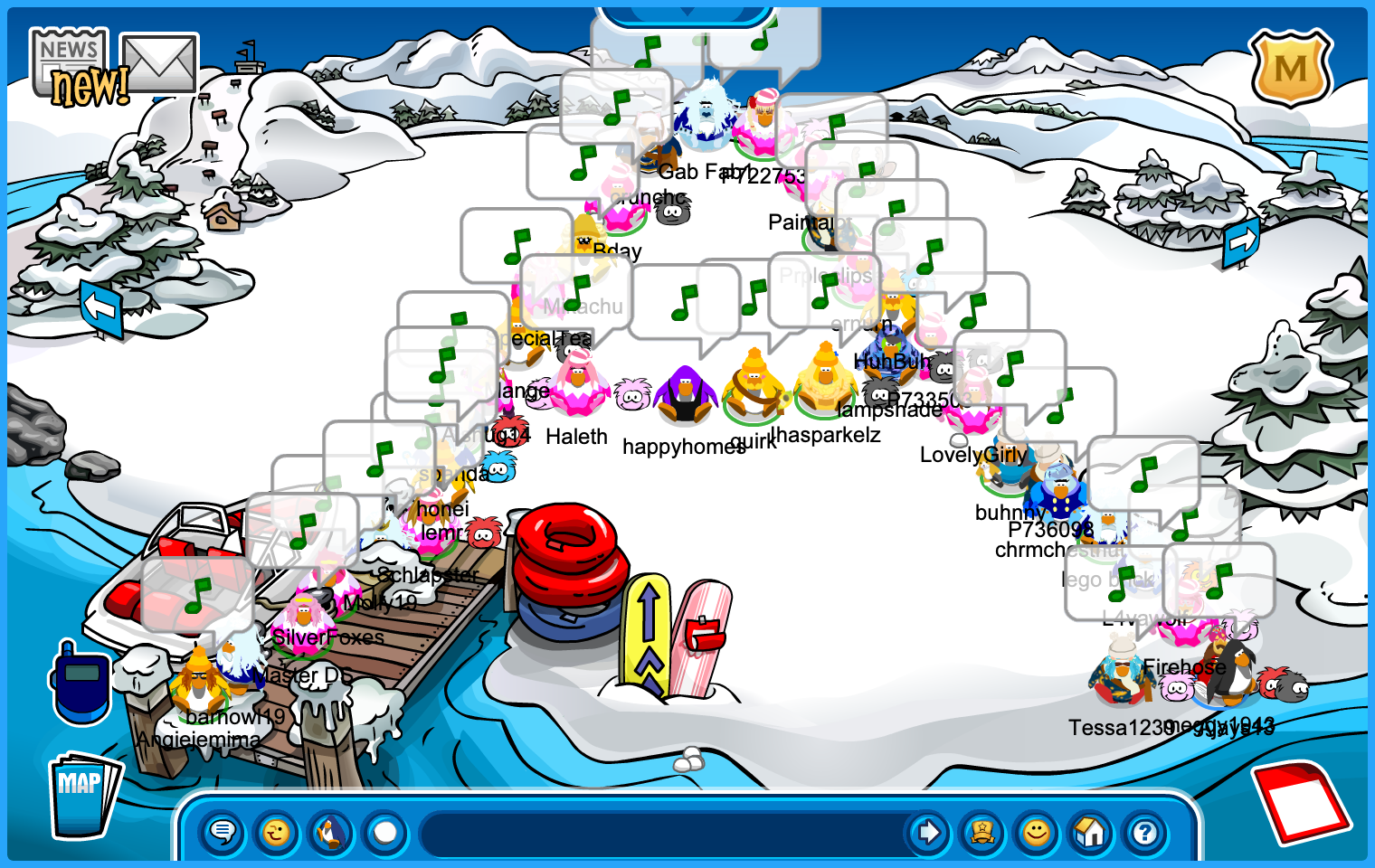Open the Map icon
The height and width of the screenshot is (868, 1375).
83,795
